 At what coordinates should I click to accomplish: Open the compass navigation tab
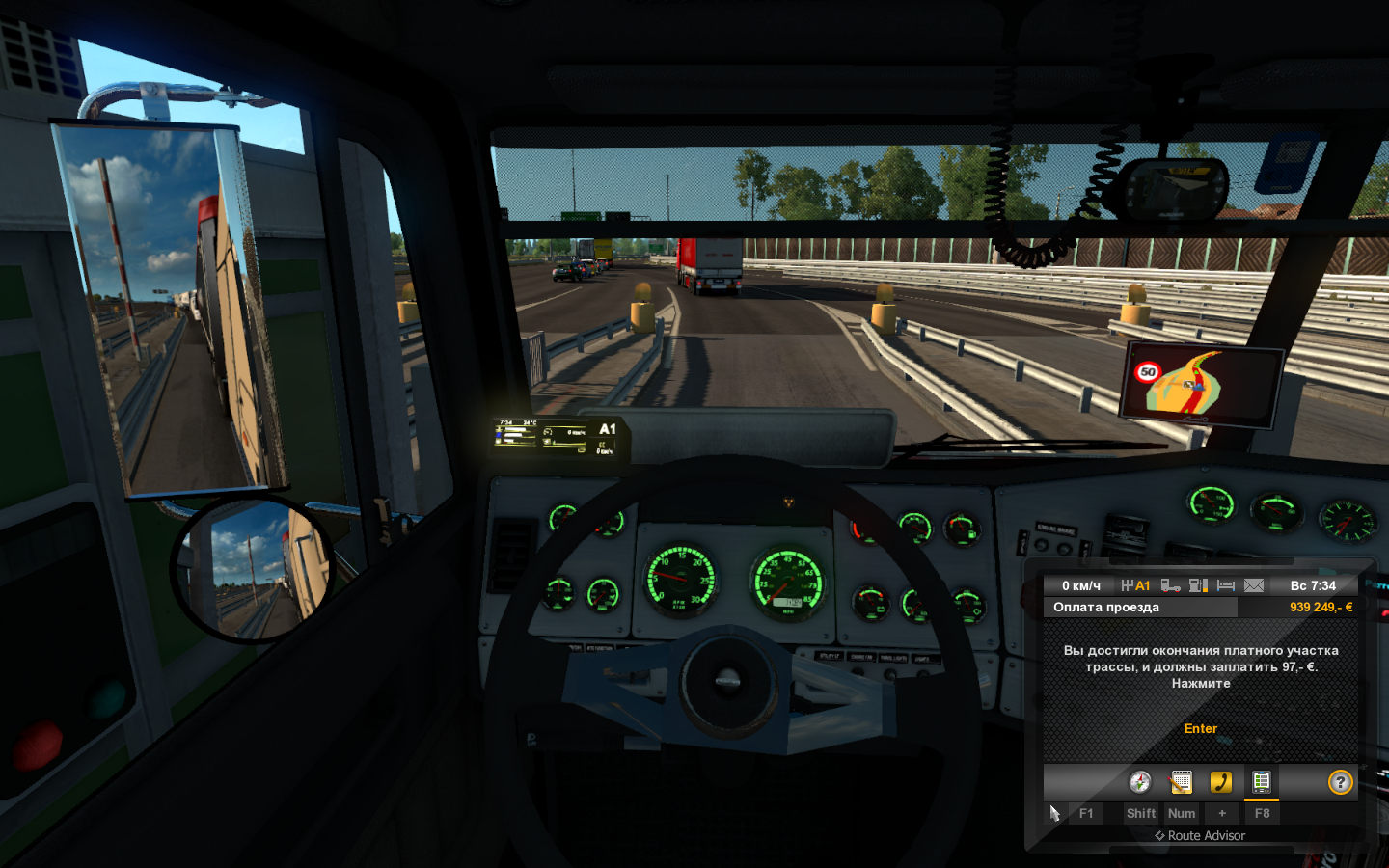[x=1140, y=782]
